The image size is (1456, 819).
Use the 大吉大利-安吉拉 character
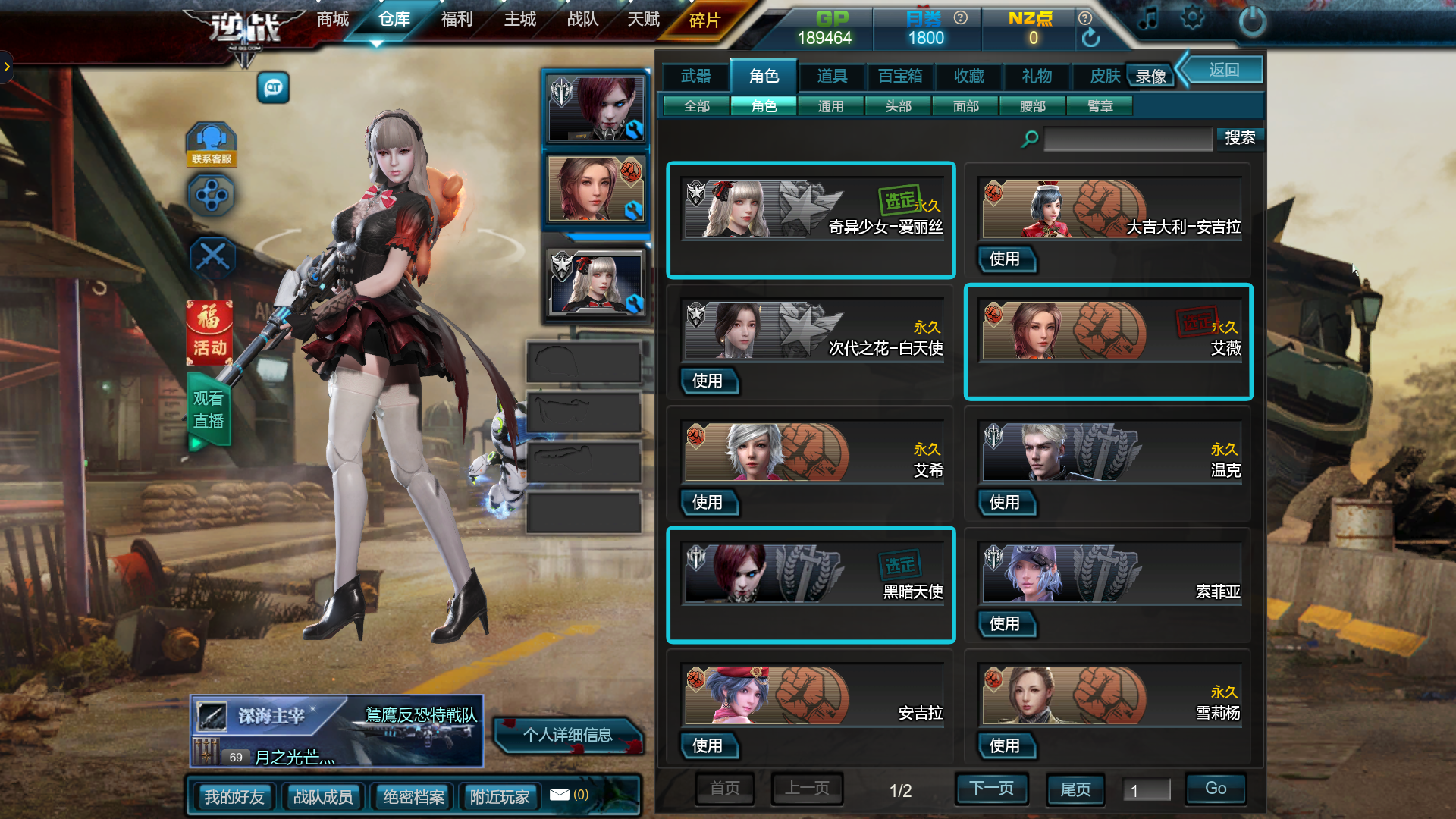(x=1004, y=259)
